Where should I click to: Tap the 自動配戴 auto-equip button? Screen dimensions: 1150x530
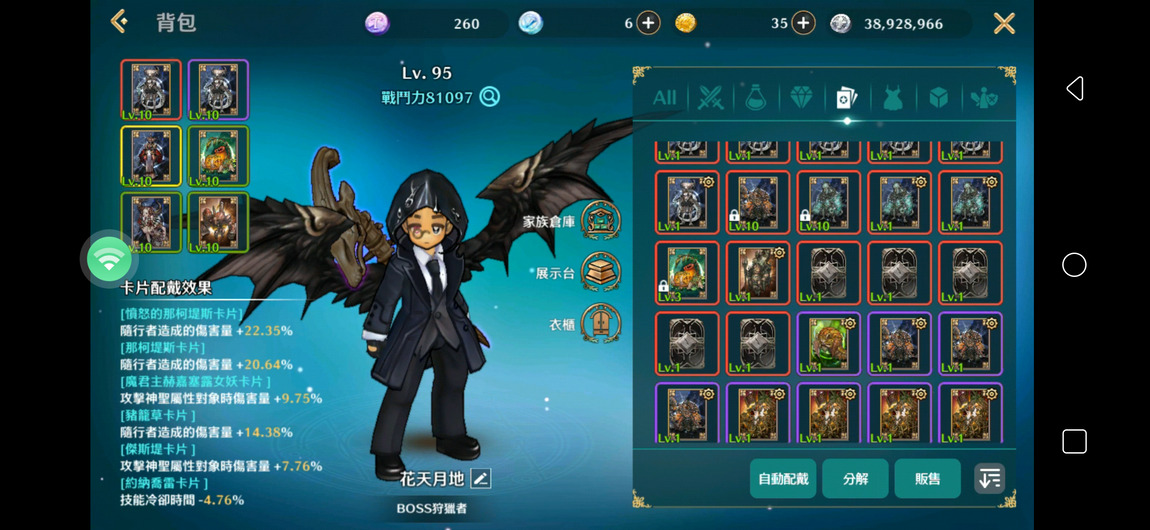pos(783,479)
